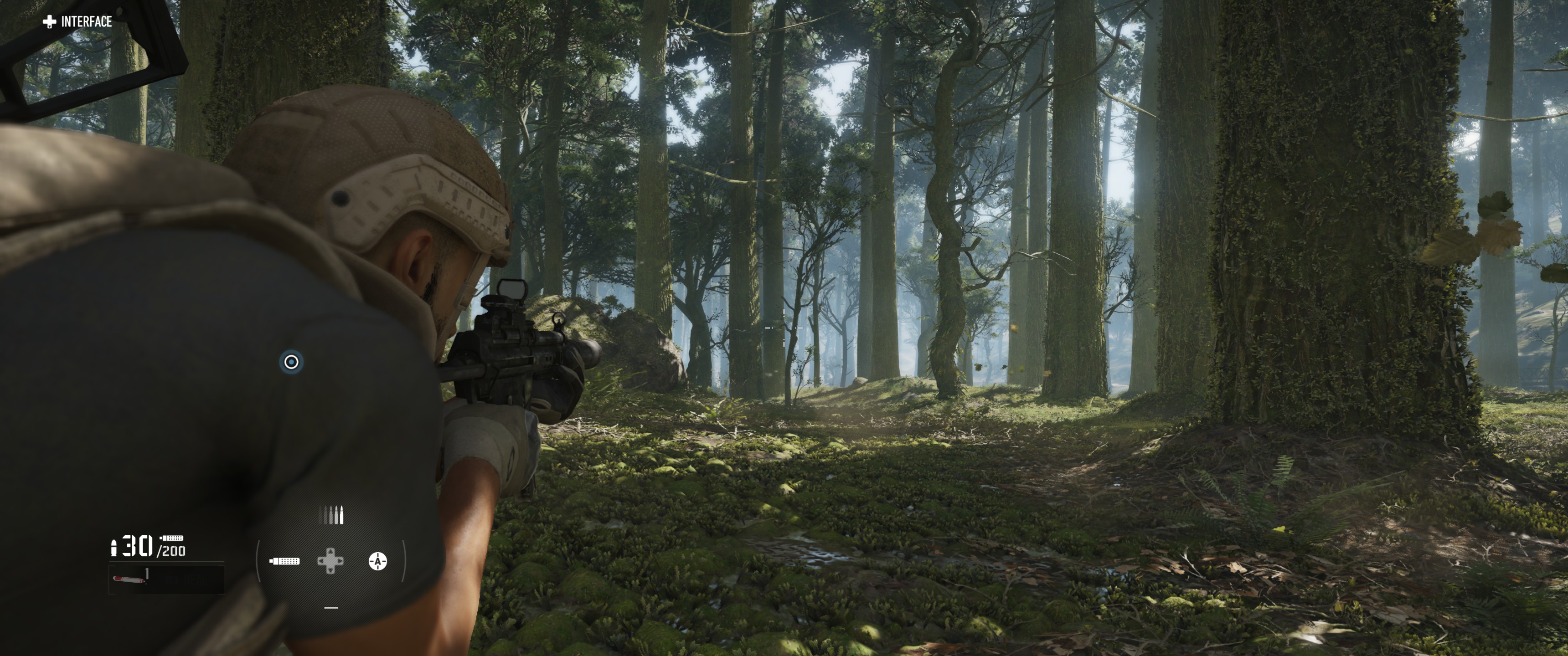This screenshot has height=656, width=1568.
Task: Click the blue circular ring marker
Action: click(x=291, y=362)
